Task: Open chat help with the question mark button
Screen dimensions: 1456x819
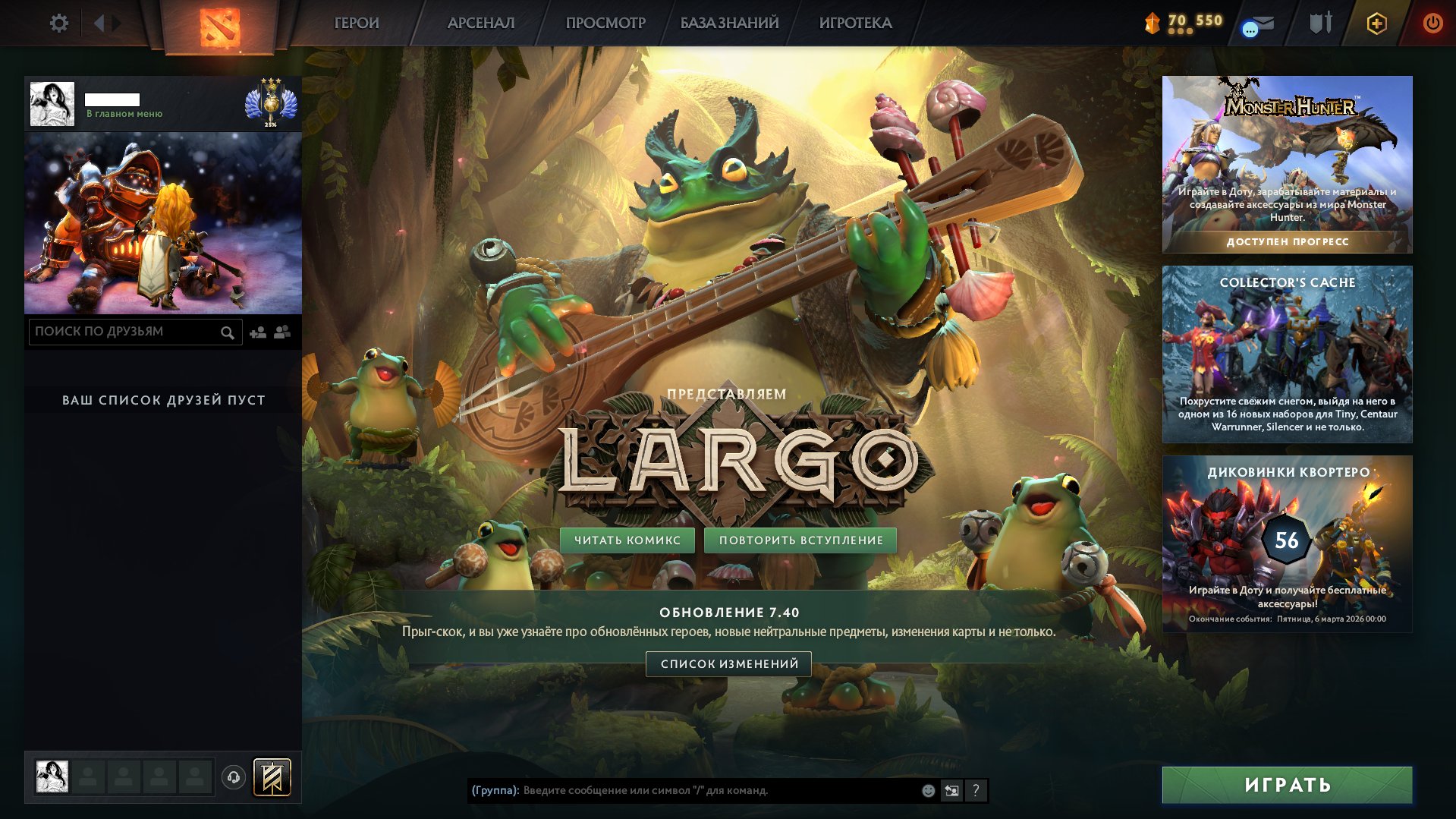Action: [976, 791]
